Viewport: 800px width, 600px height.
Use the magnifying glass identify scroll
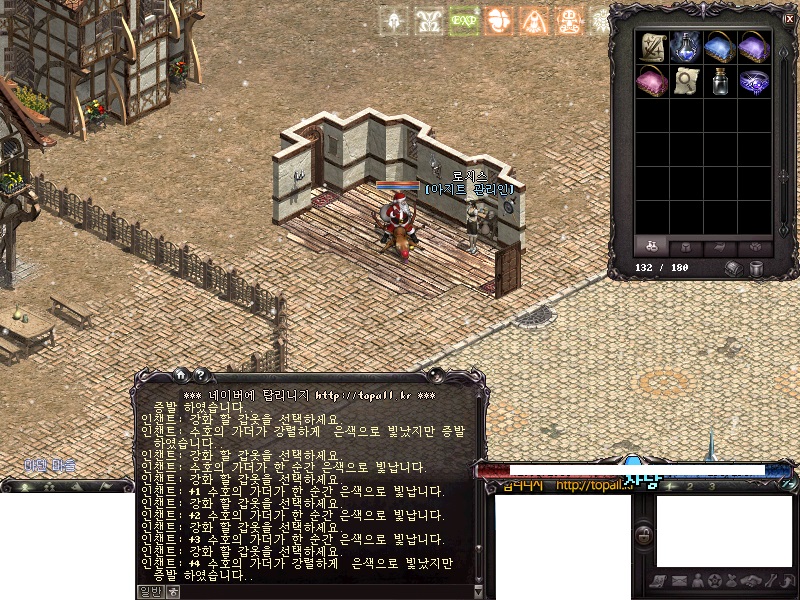pyautogui.click(x=687, y=81)
